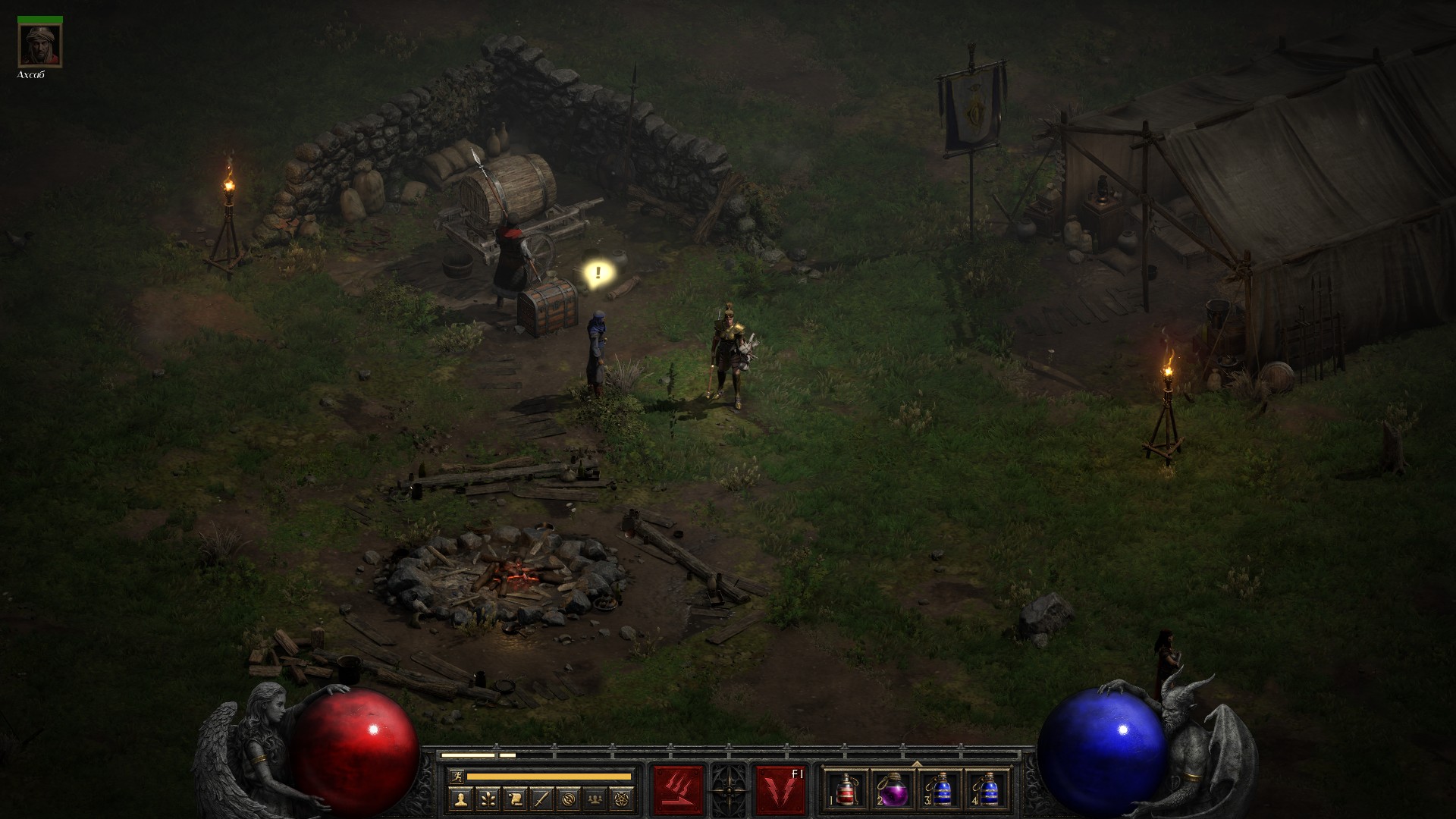Click the sword icon in the mini panel
The width and height of the screenshot is (1456, 819).
(x=541, y=799)
